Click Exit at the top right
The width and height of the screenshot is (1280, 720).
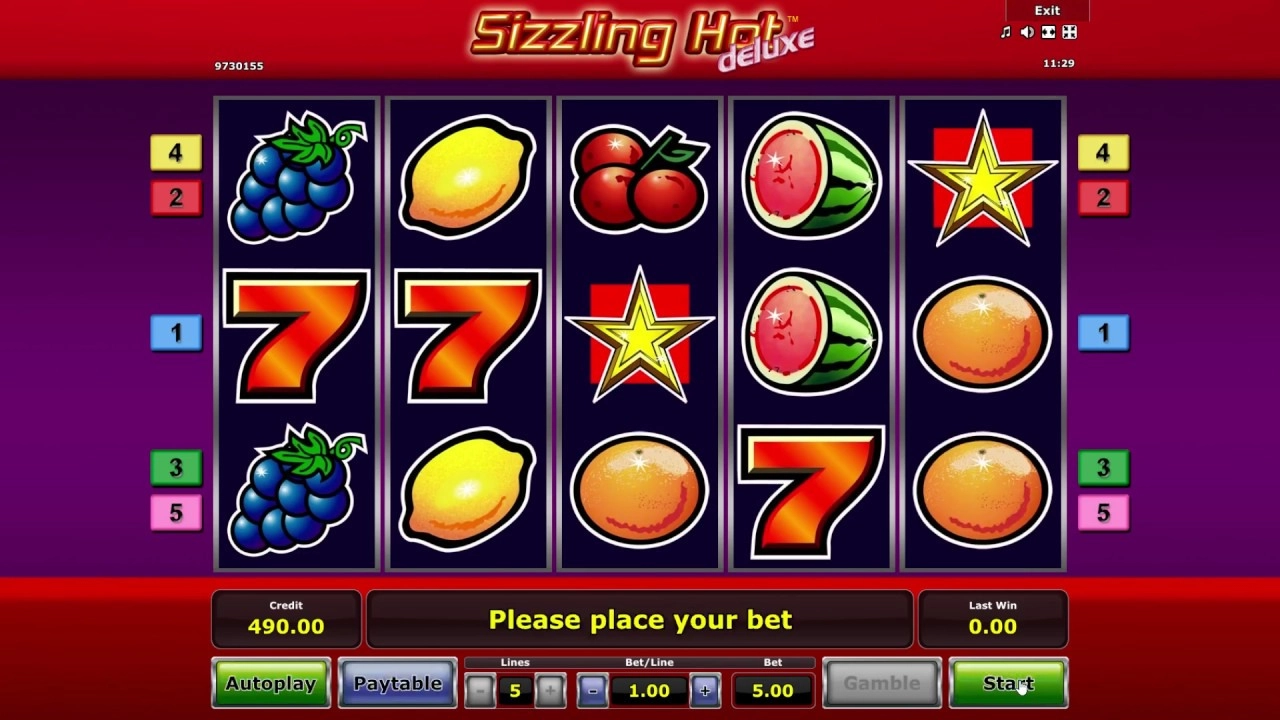coord(1047,10)
